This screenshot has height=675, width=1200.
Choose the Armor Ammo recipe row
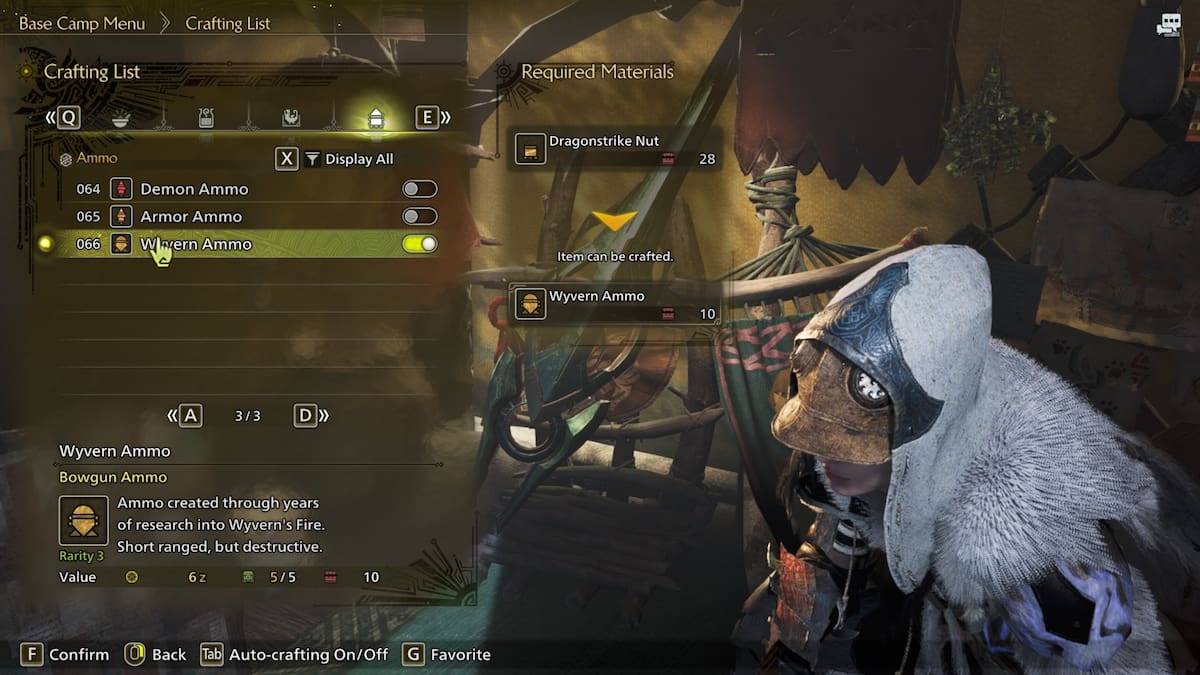coord(191,216)
